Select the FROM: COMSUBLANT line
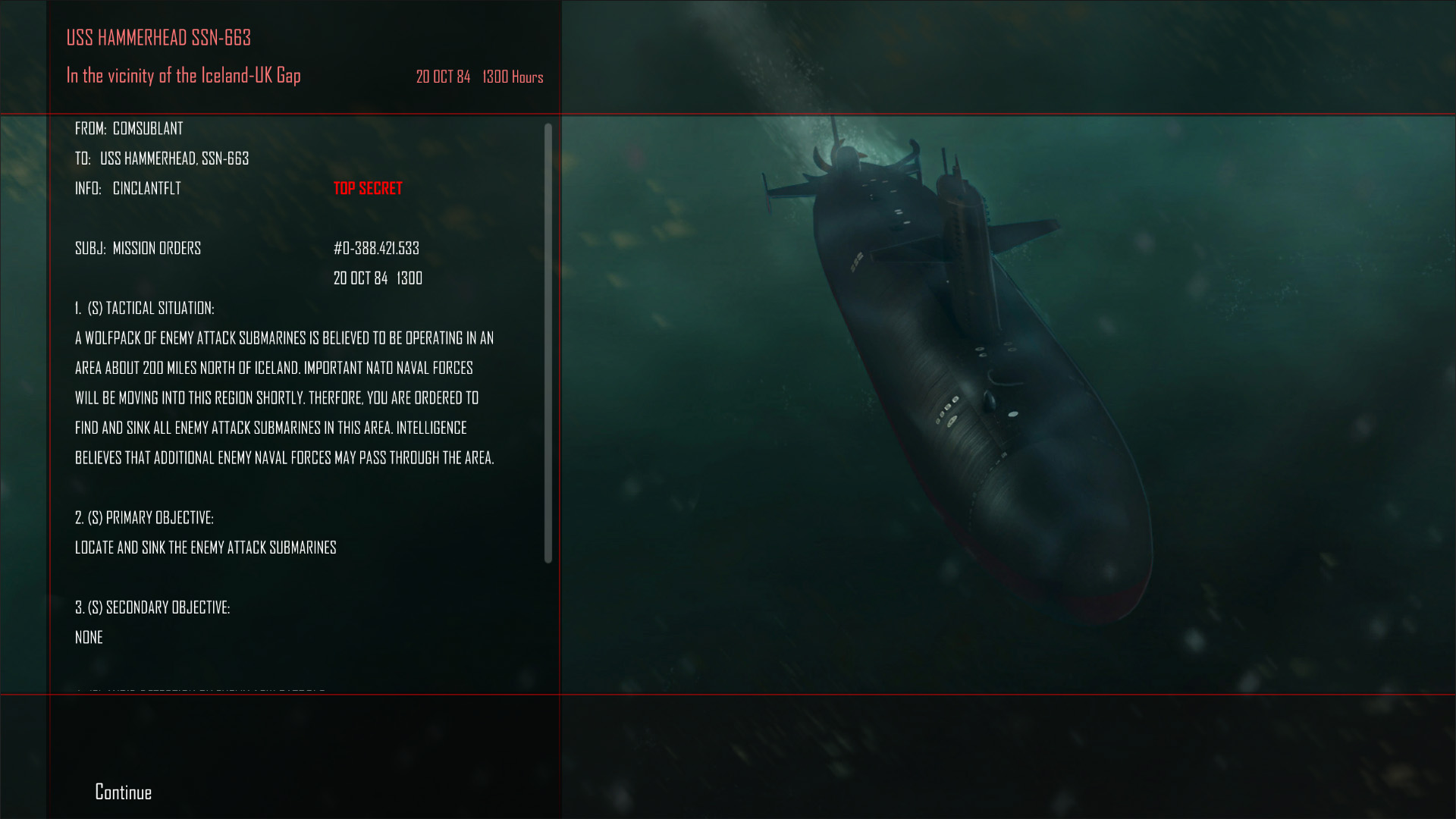The height and width of the screenshot is (819, 1456). click(128, 129)
